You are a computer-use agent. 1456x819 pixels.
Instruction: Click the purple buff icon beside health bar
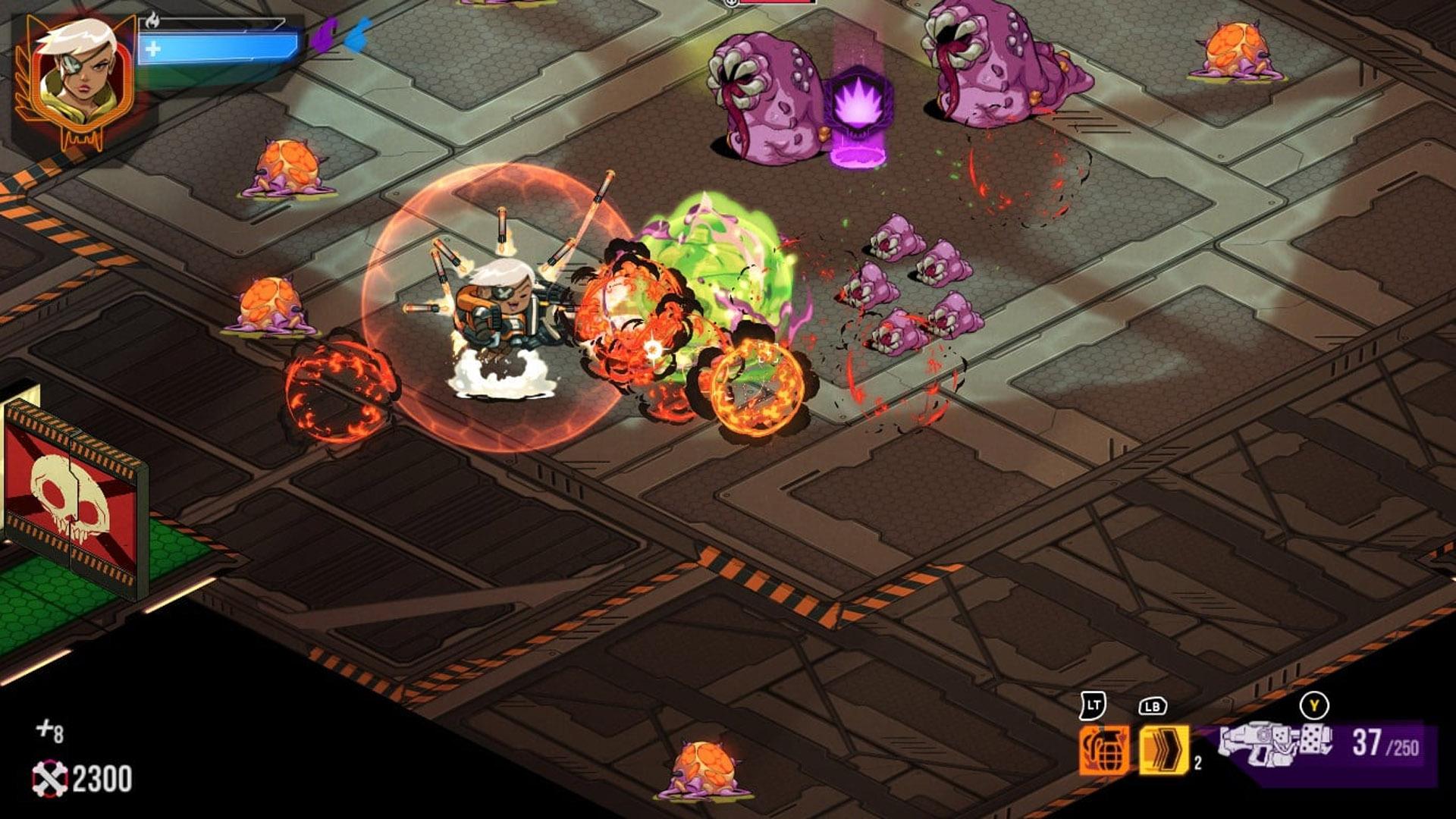pos(325,36)
